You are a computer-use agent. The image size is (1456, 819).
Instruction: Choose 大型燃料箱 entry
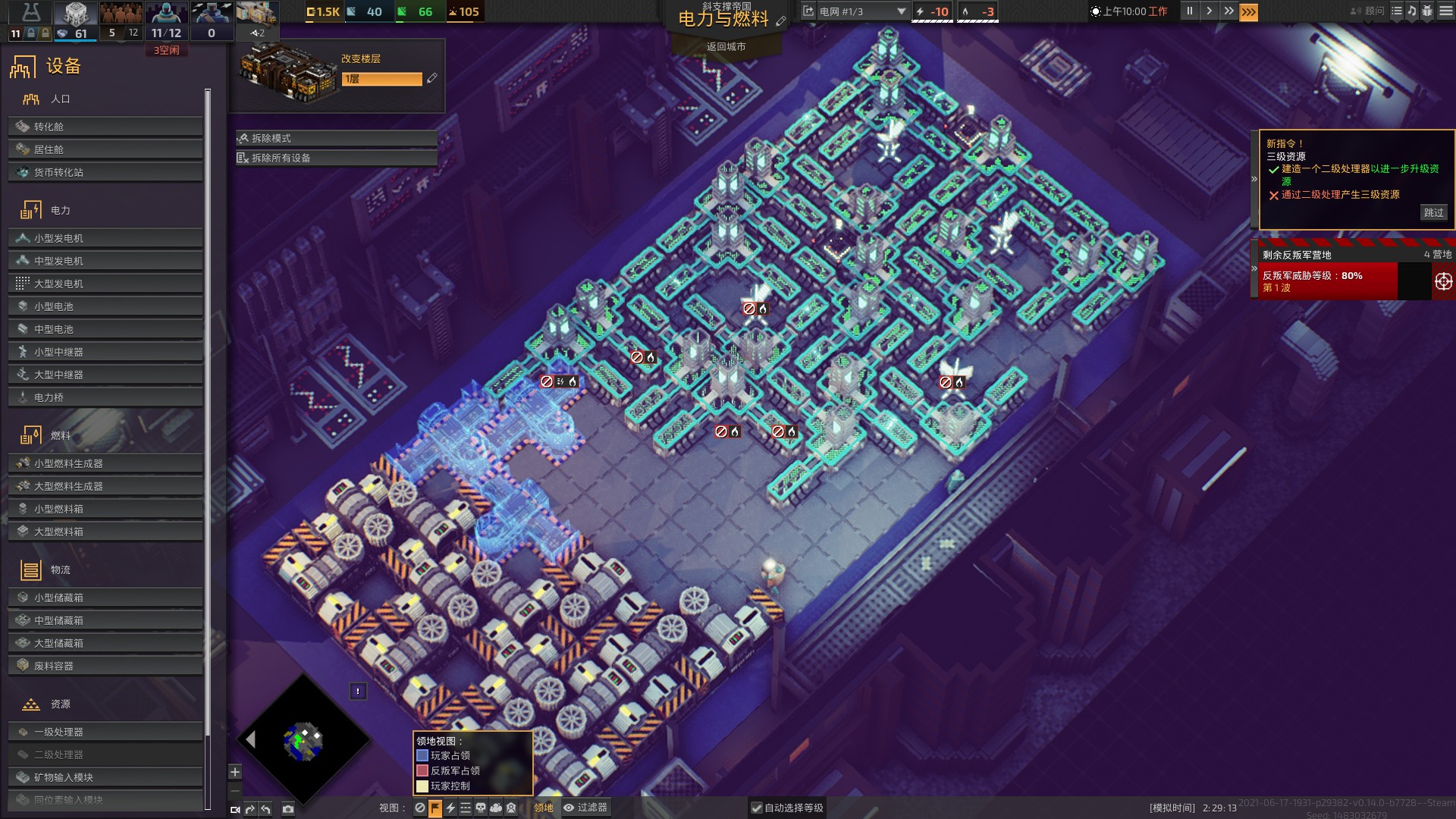(x=105, y=532)
